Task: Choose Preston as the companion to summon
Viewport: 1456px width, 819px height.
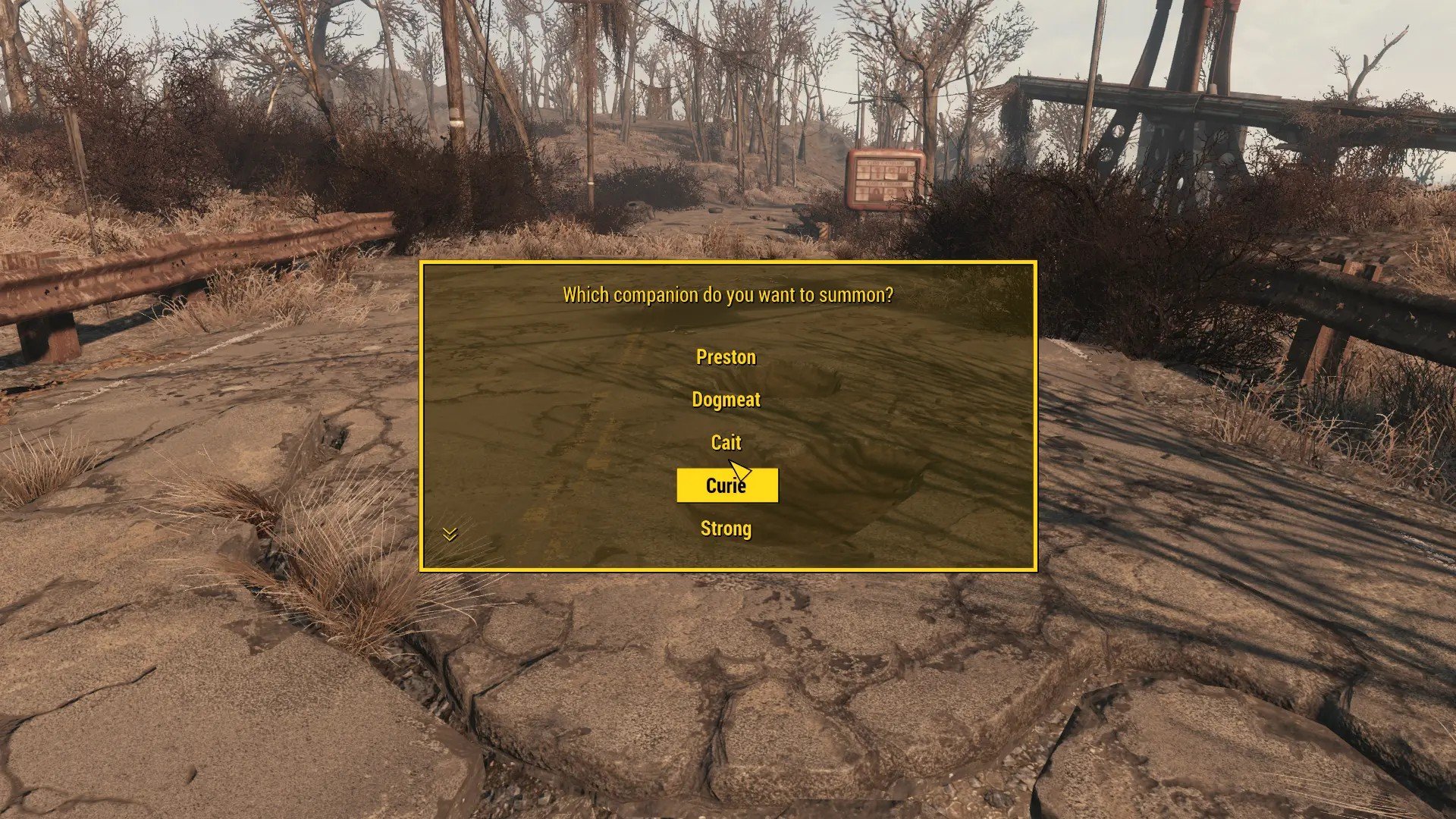Action: 726,357
